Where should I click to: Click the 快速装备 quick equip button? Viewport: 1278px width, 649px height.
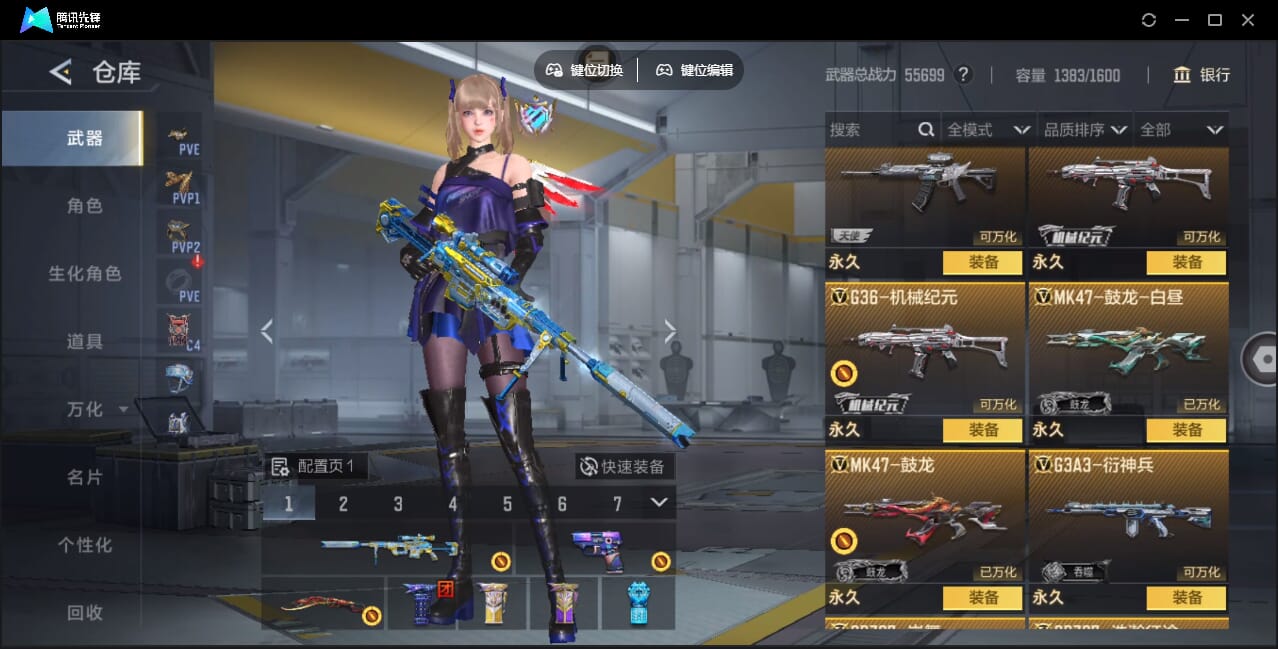[x=624, y=467]
